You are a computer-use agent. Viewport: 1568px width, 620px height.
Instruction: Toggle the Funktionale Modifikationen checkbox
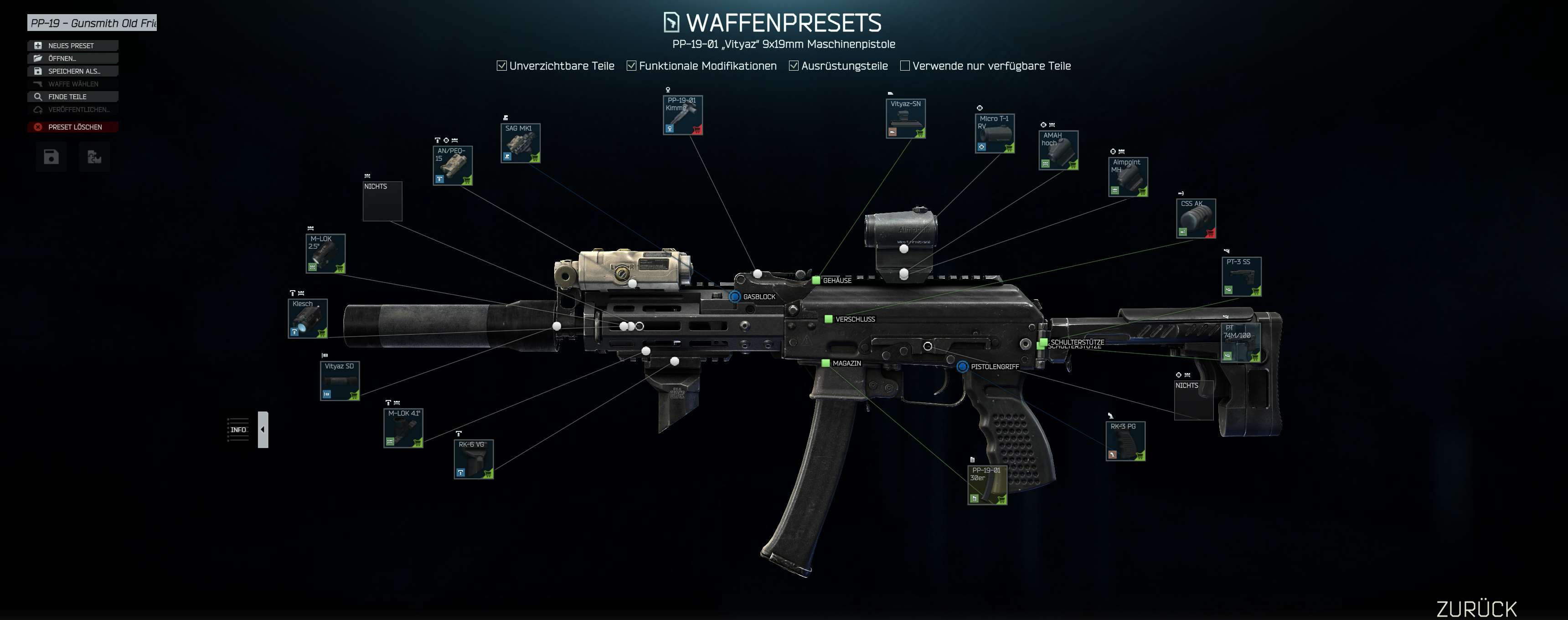[631, 66]
